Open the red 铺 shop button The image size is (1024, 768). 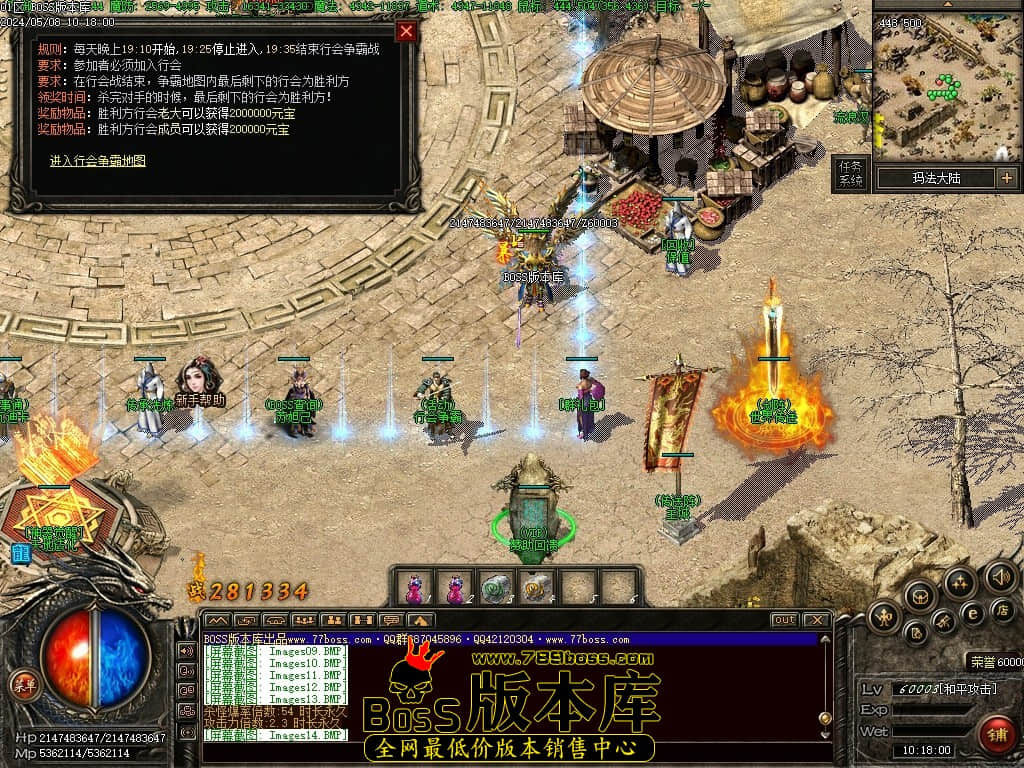[x=995, y=732]
